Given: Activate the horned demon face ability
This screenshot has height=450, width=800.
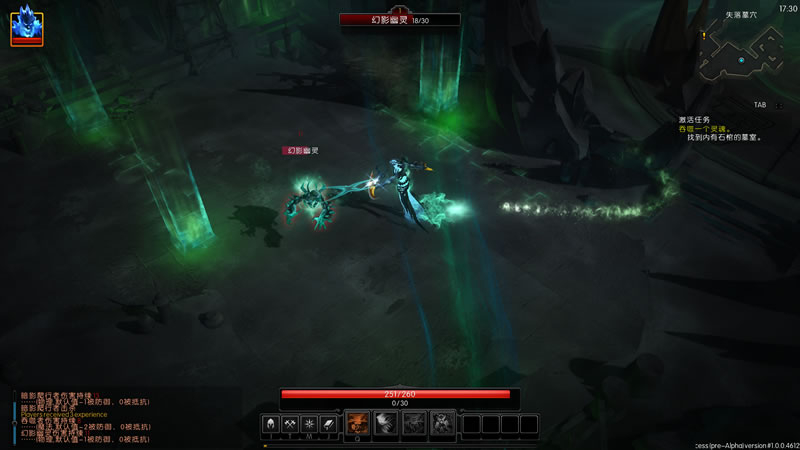Looking at the screenshot, I should (442, 424).
